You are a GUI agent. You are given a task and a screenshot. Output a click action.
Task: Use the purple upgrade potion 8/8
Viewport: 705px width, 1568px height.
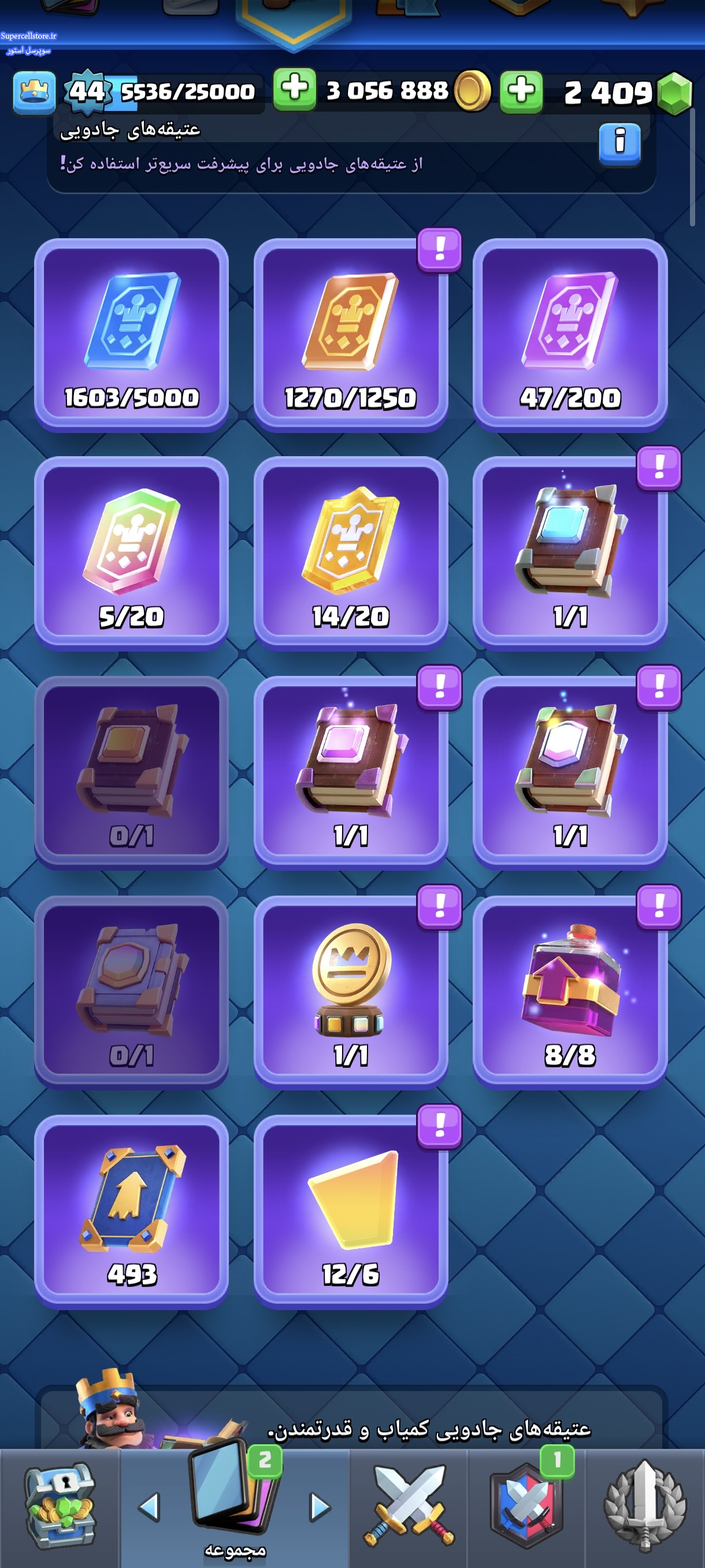[x=570, y=992]
